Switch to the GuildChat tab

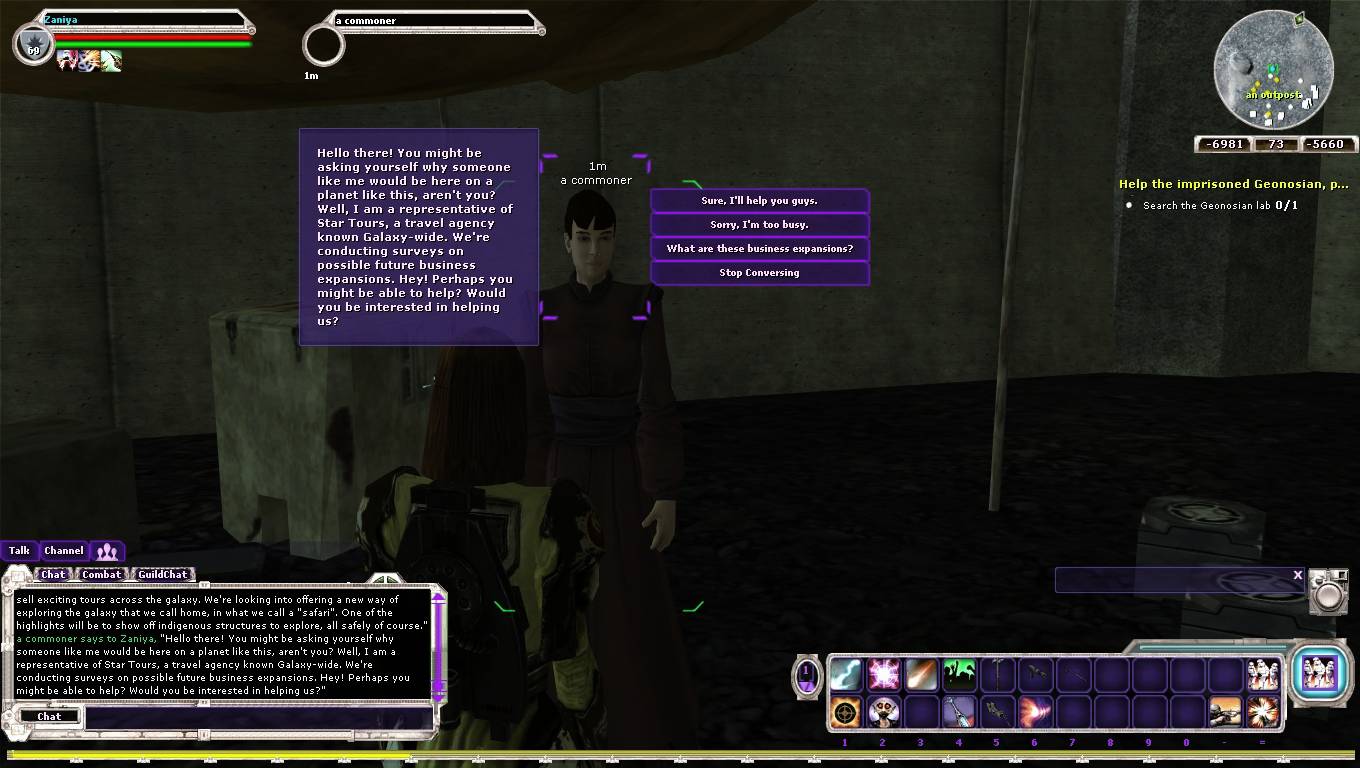[x=162, y=575]
